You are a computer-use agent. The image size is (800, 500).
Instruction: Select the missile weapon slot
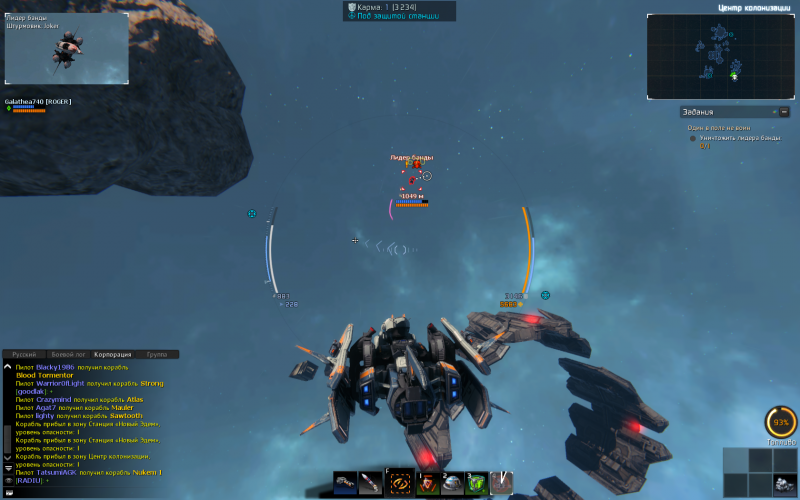(371, 483)
